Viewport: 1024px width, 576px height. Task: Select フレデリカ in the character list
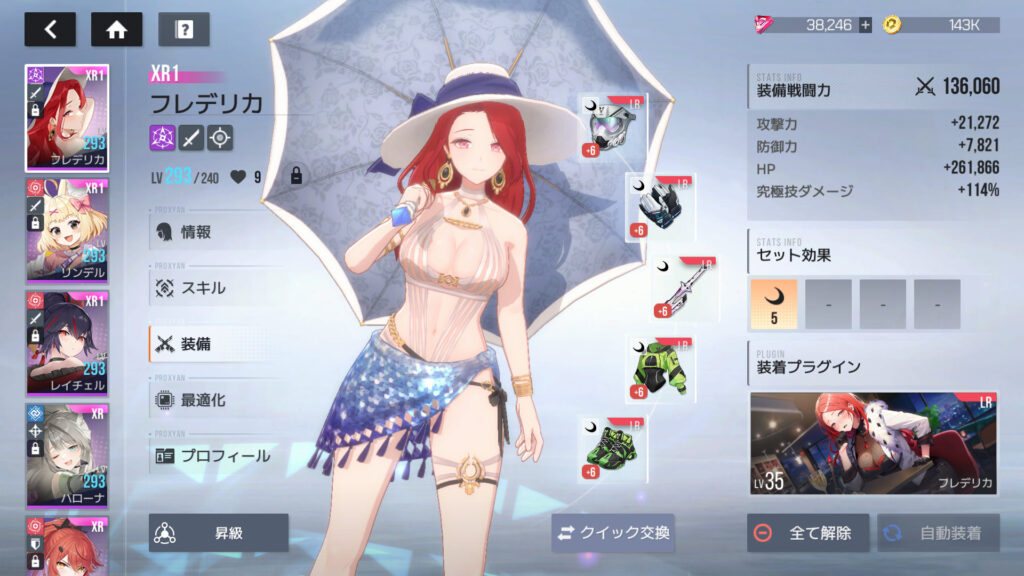click(67, 119)
